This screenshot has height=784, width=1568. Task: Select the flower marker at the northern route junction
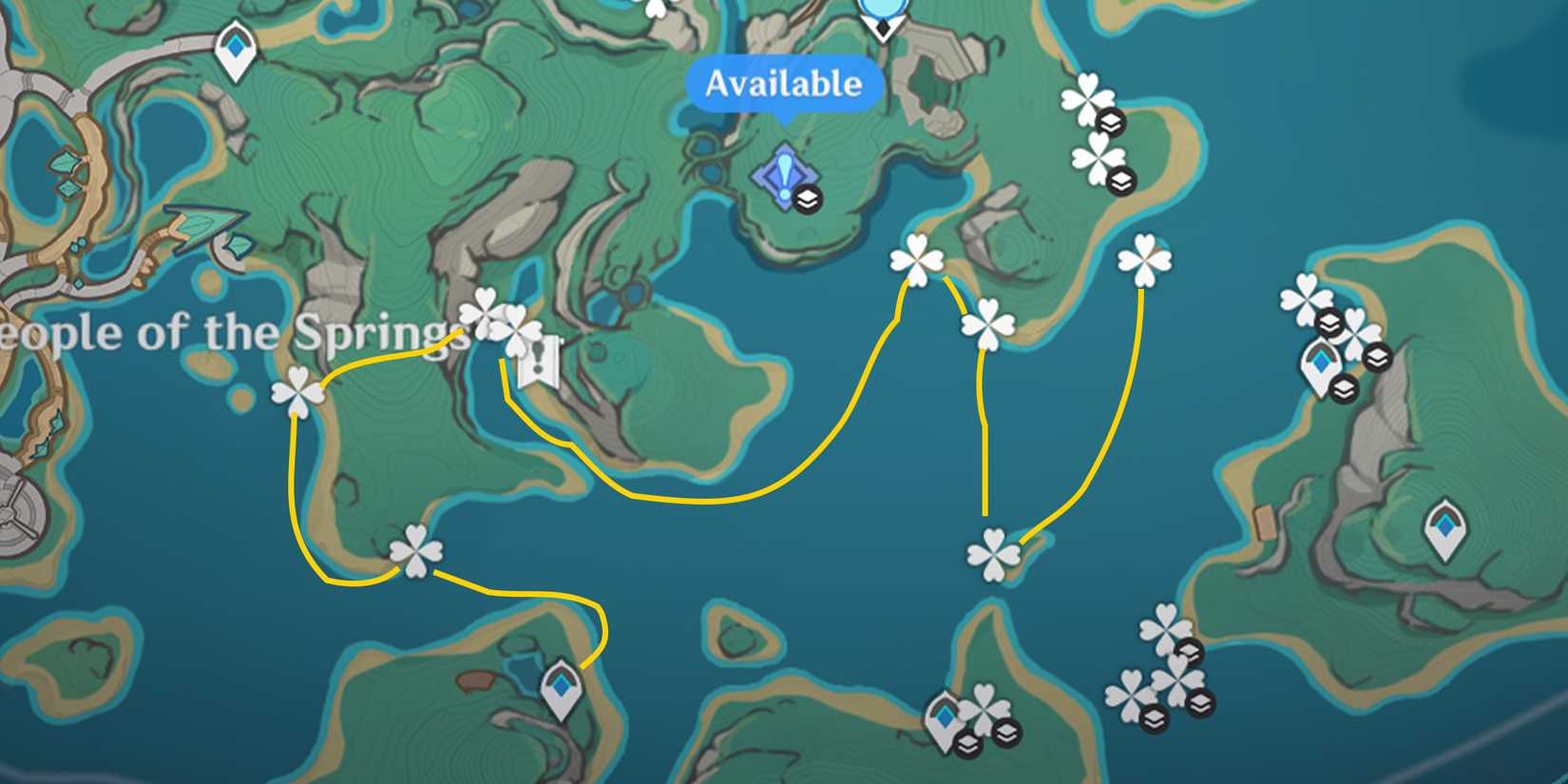point(915,258)
